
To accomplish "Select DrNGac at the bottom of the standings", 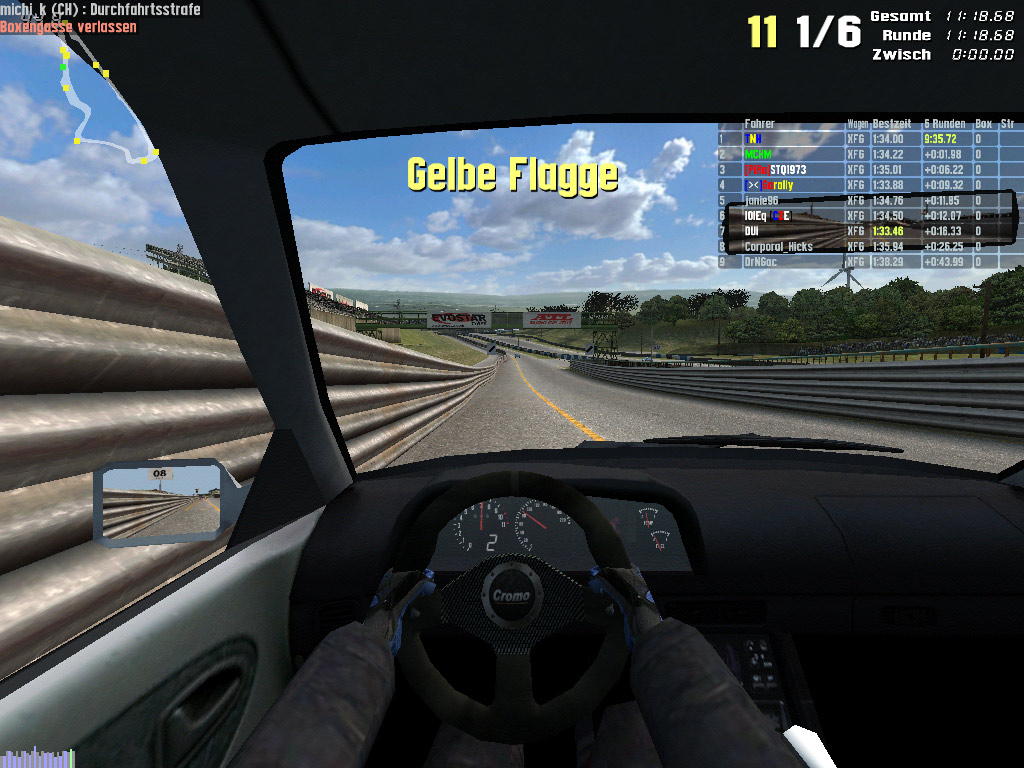I will 765,261.
